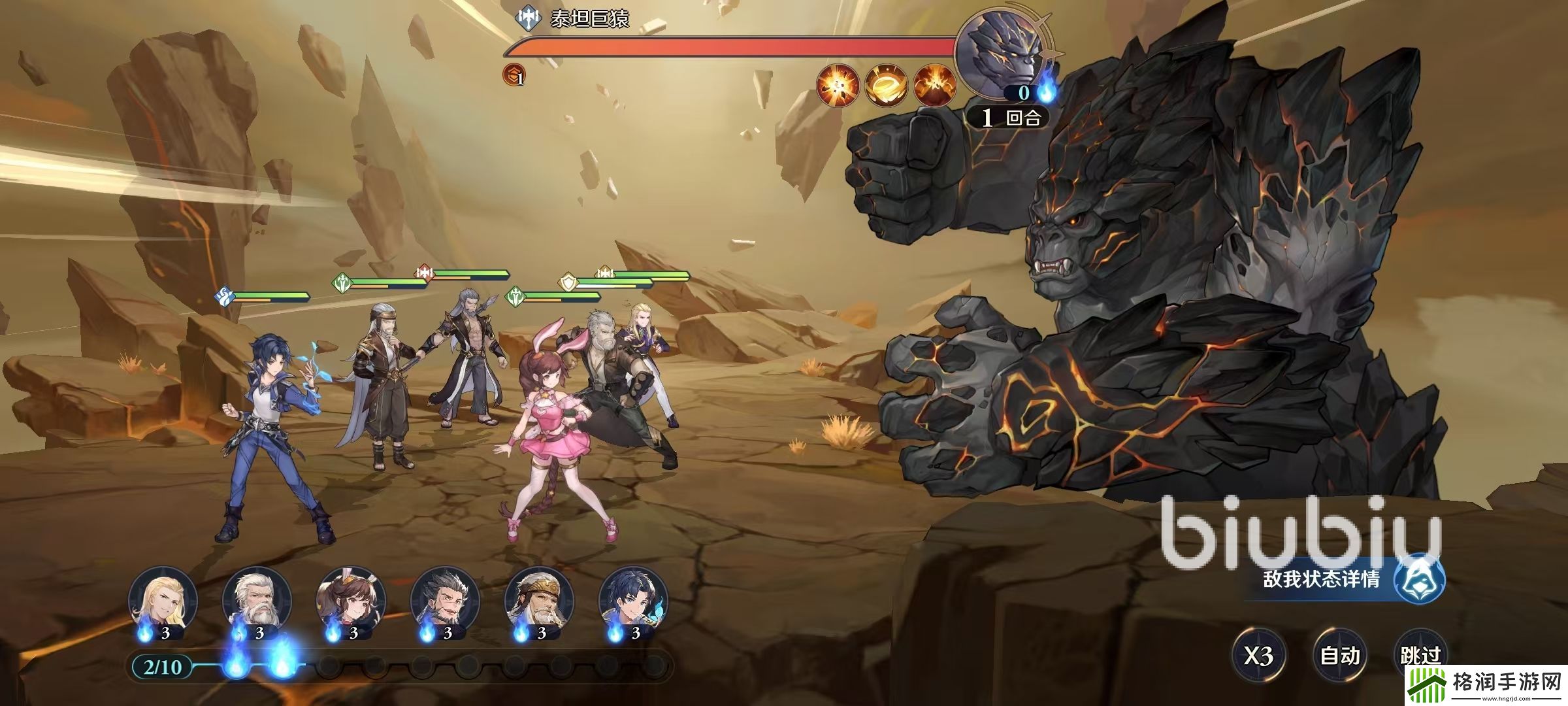Skip the battle using 跳过 button
1568x706 pixels.
click(x=1420, y=654)
